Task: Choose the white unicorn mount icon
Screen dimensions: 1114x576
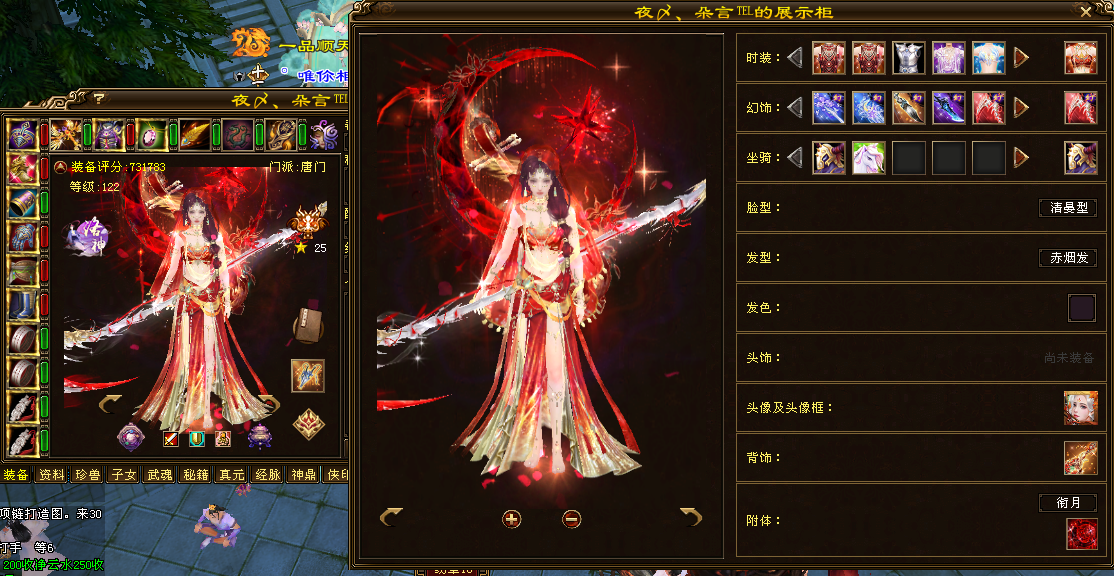Action: pyautogui.click(x=868, y=157)
